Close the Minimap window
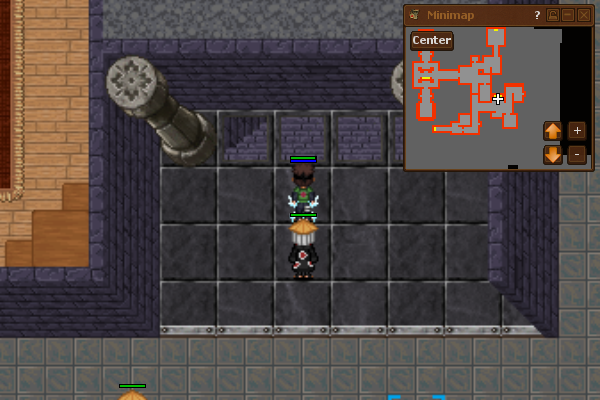600x400 pixels. coord(585,15)
